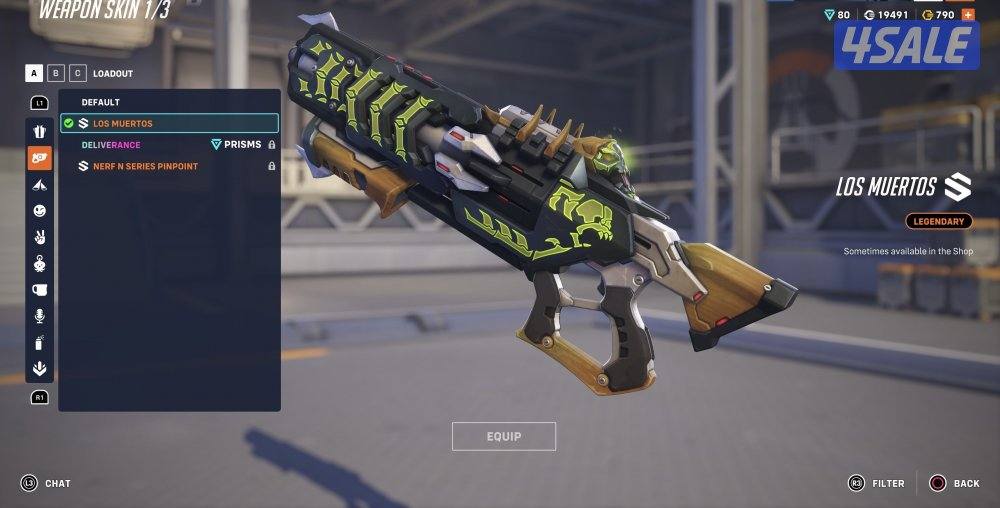Viewport: 1000px width, 508px height.
Task: Open the smiley face emotes category
Action: pos(39,211)
